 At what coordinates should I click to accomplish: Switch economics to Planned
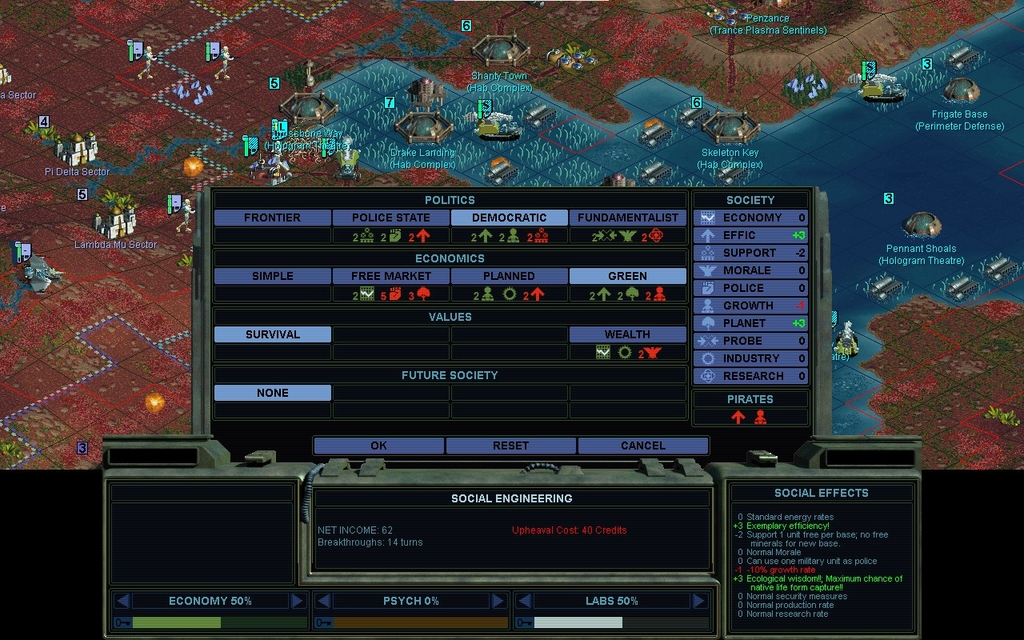(509, 276)
